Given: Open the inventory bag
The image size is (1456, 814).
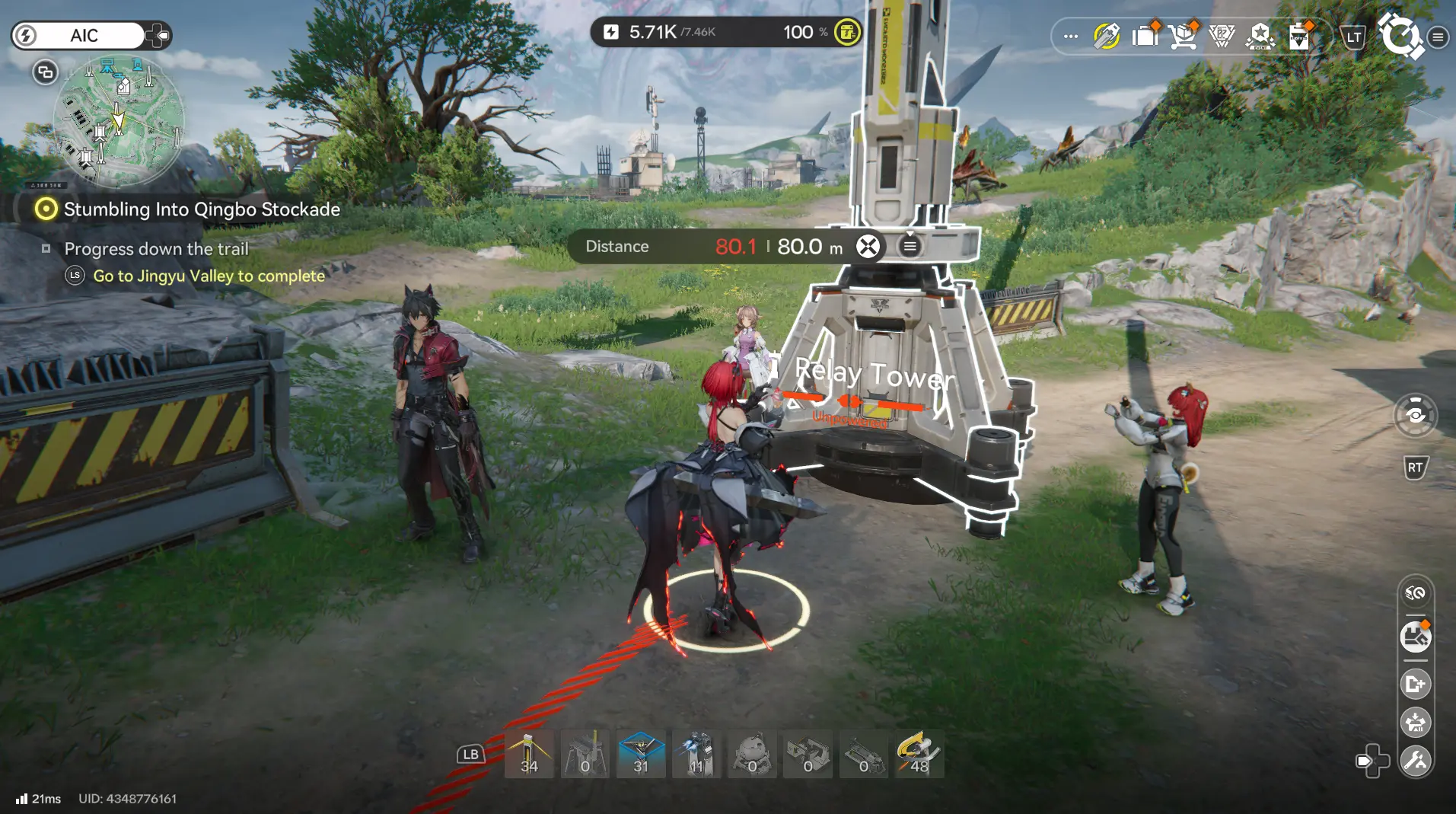Looking at the screenshot, I should click(1145, 35).
